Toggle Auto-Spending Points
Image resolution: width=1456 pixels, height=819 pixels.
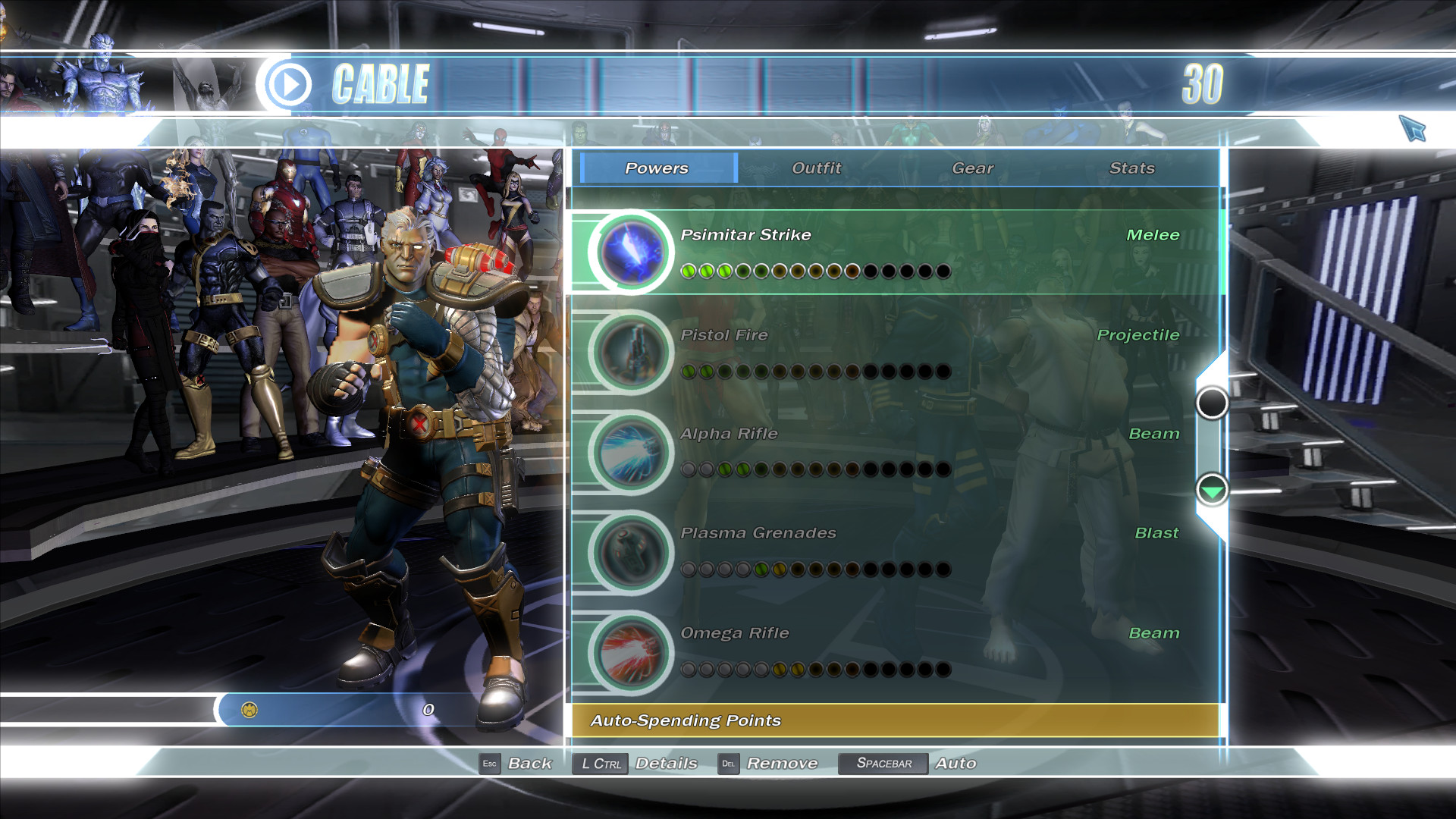[686, 721]
